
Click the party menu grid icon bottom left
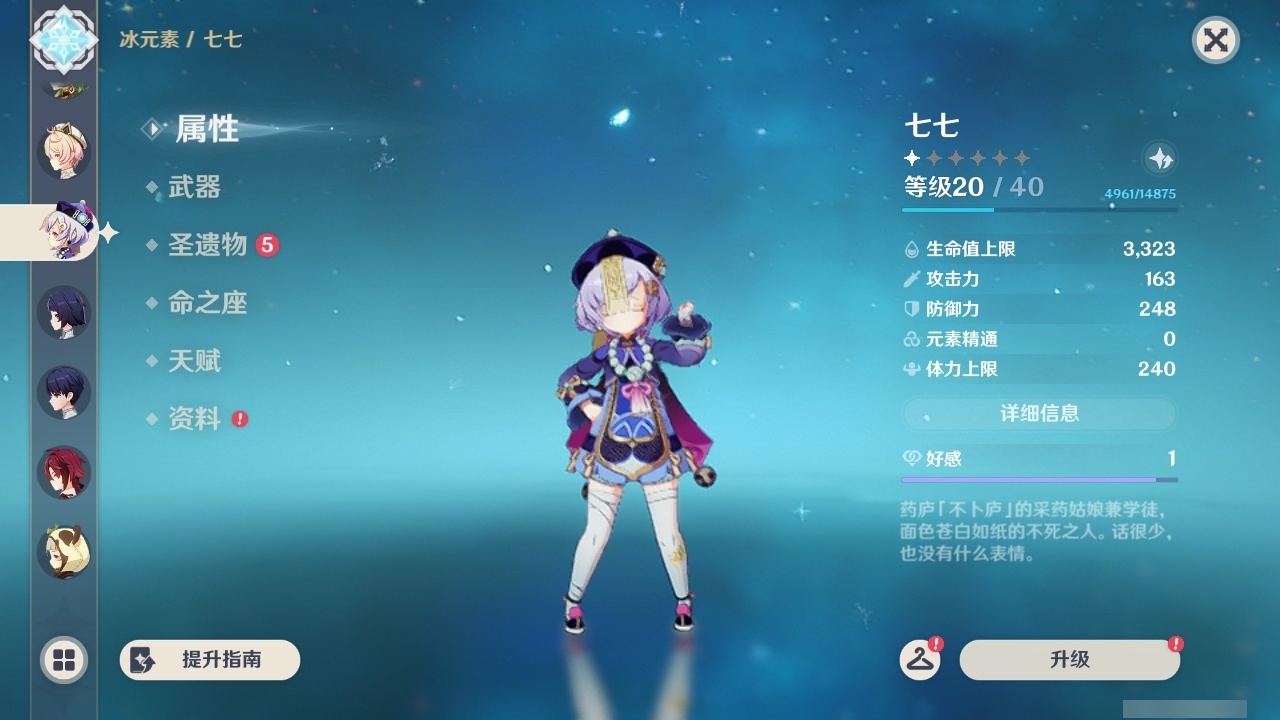[62, 660]
